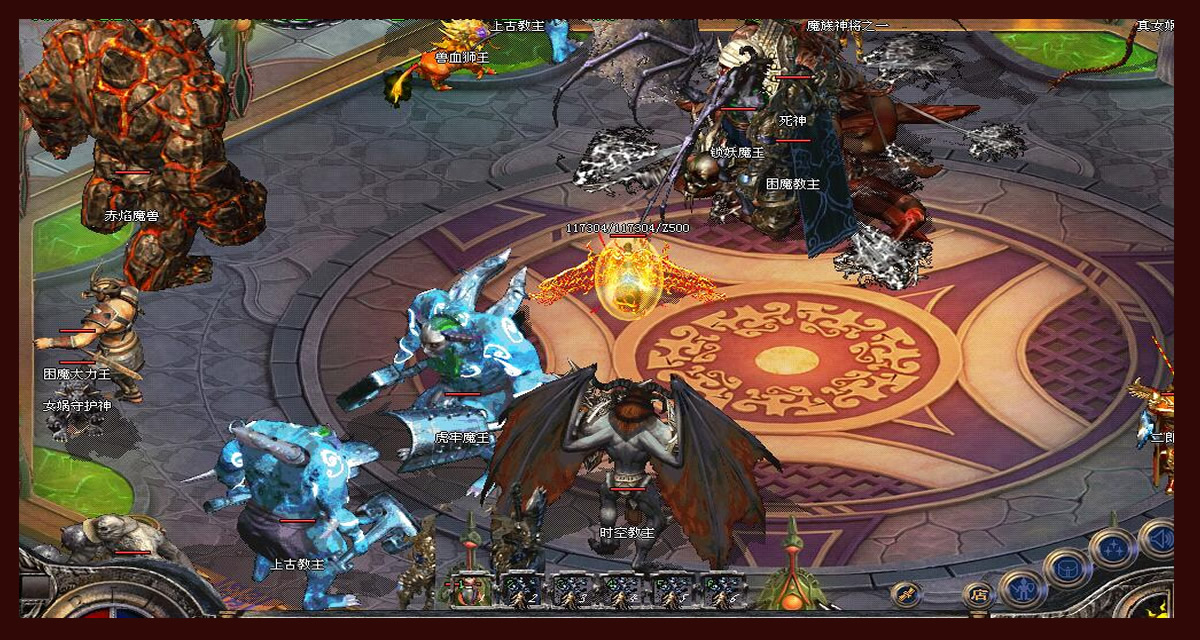This screenshot has width=1200, height=640.
Task: Toggle sound with the speaker icon
Action: (x=1159, y=539)
